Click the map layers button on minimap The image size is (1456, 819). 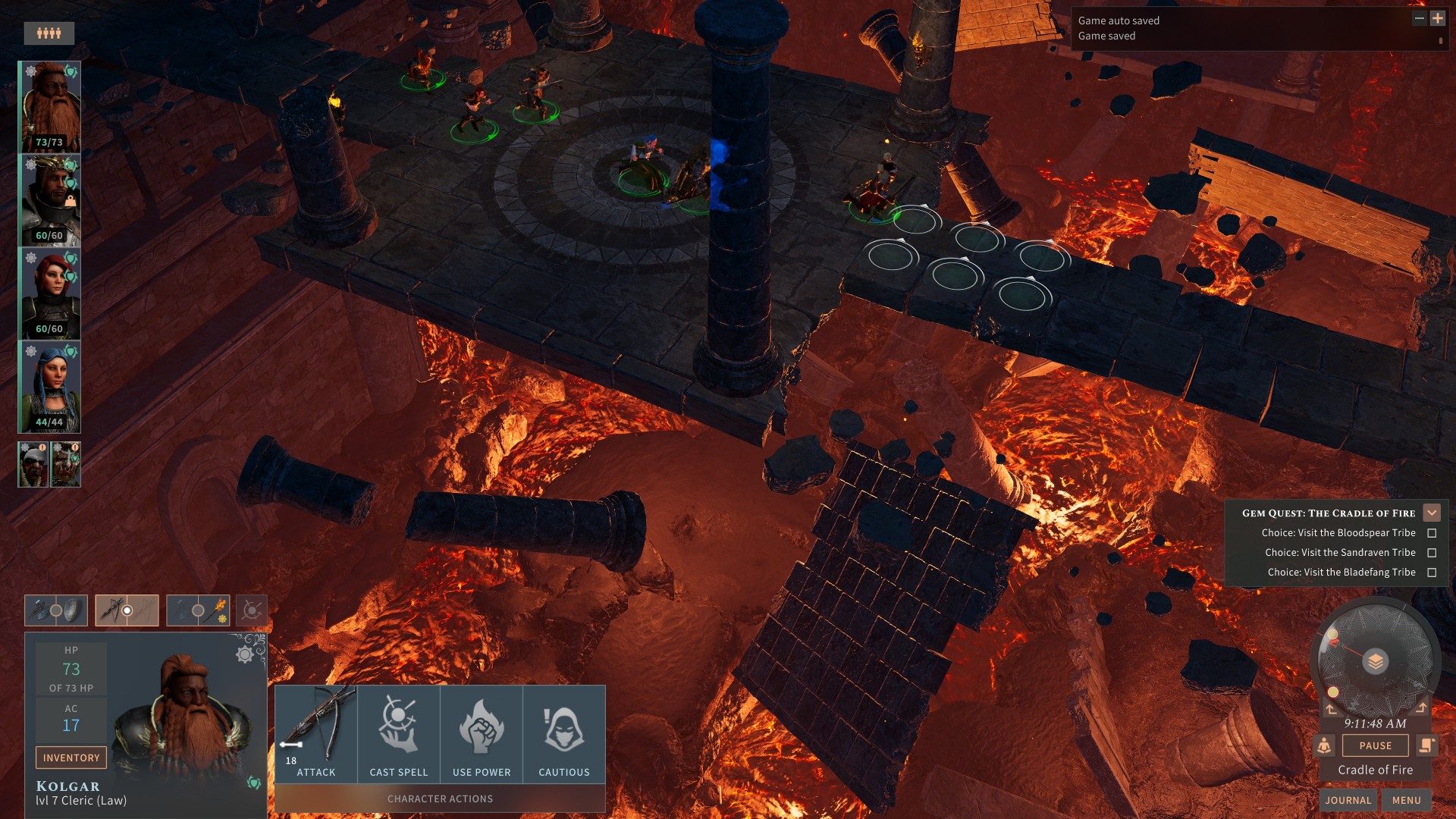coord(1375,661)
